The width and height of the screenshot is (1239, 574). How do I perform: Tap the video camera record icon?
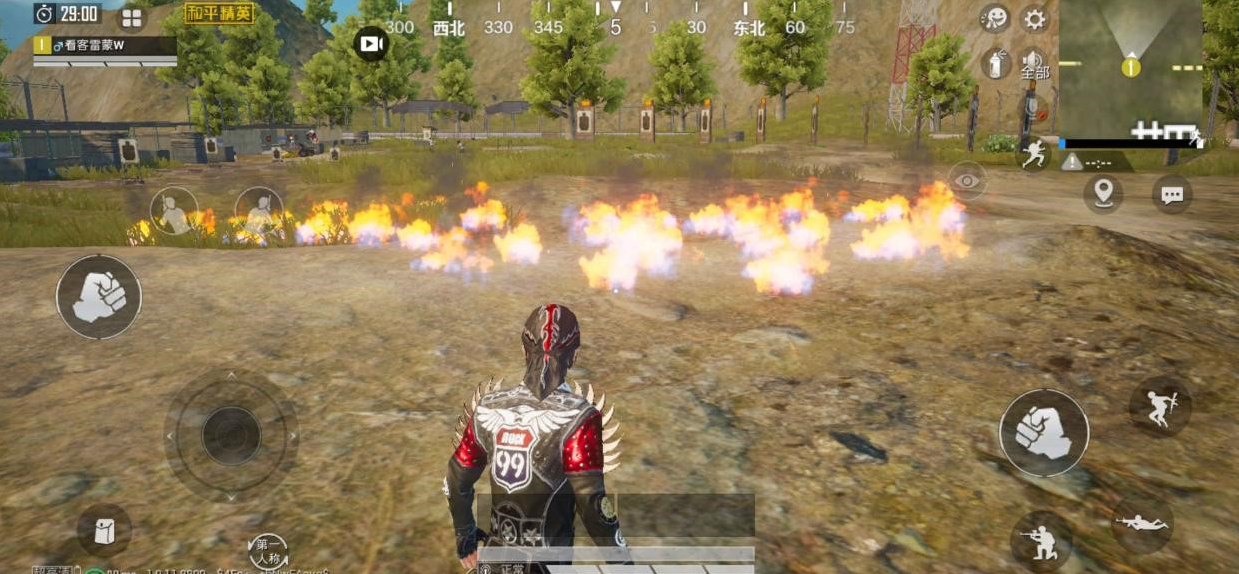[x=371, y=44]
